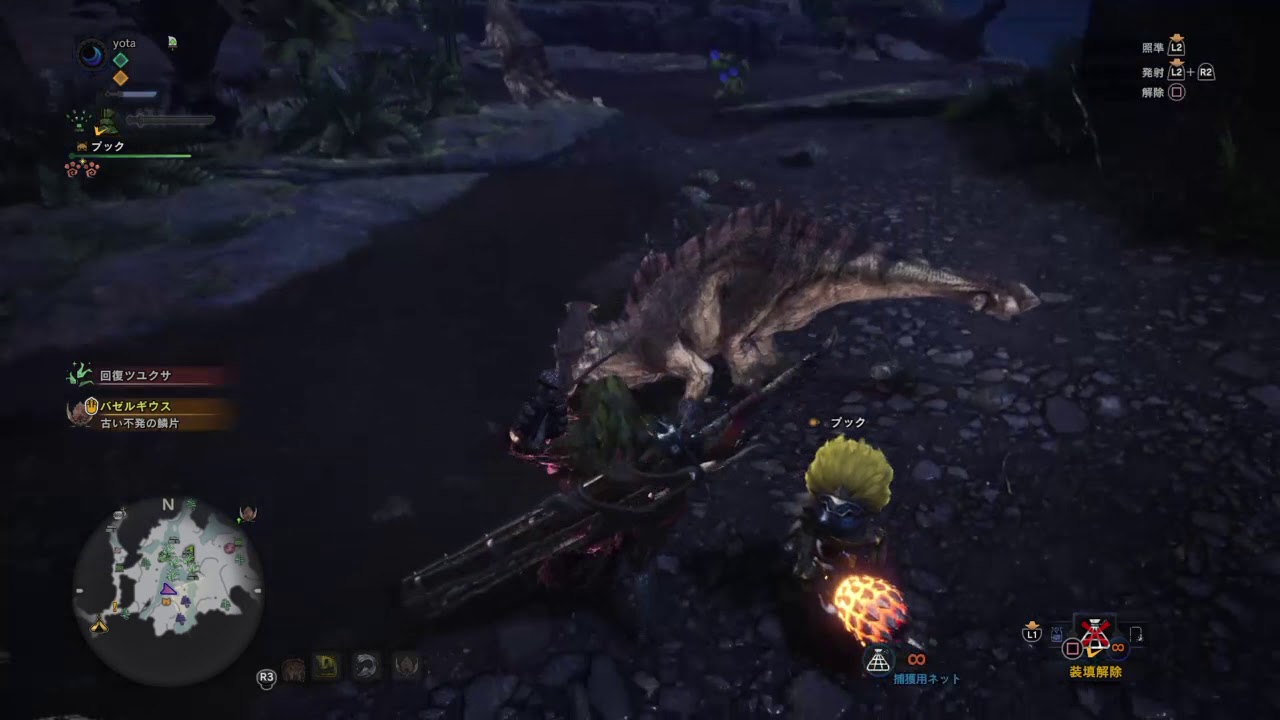Click the red crossed unload icon above 装填解除
The height and width of the screenshot is (720, 1280).
(x=1096, y=632)
